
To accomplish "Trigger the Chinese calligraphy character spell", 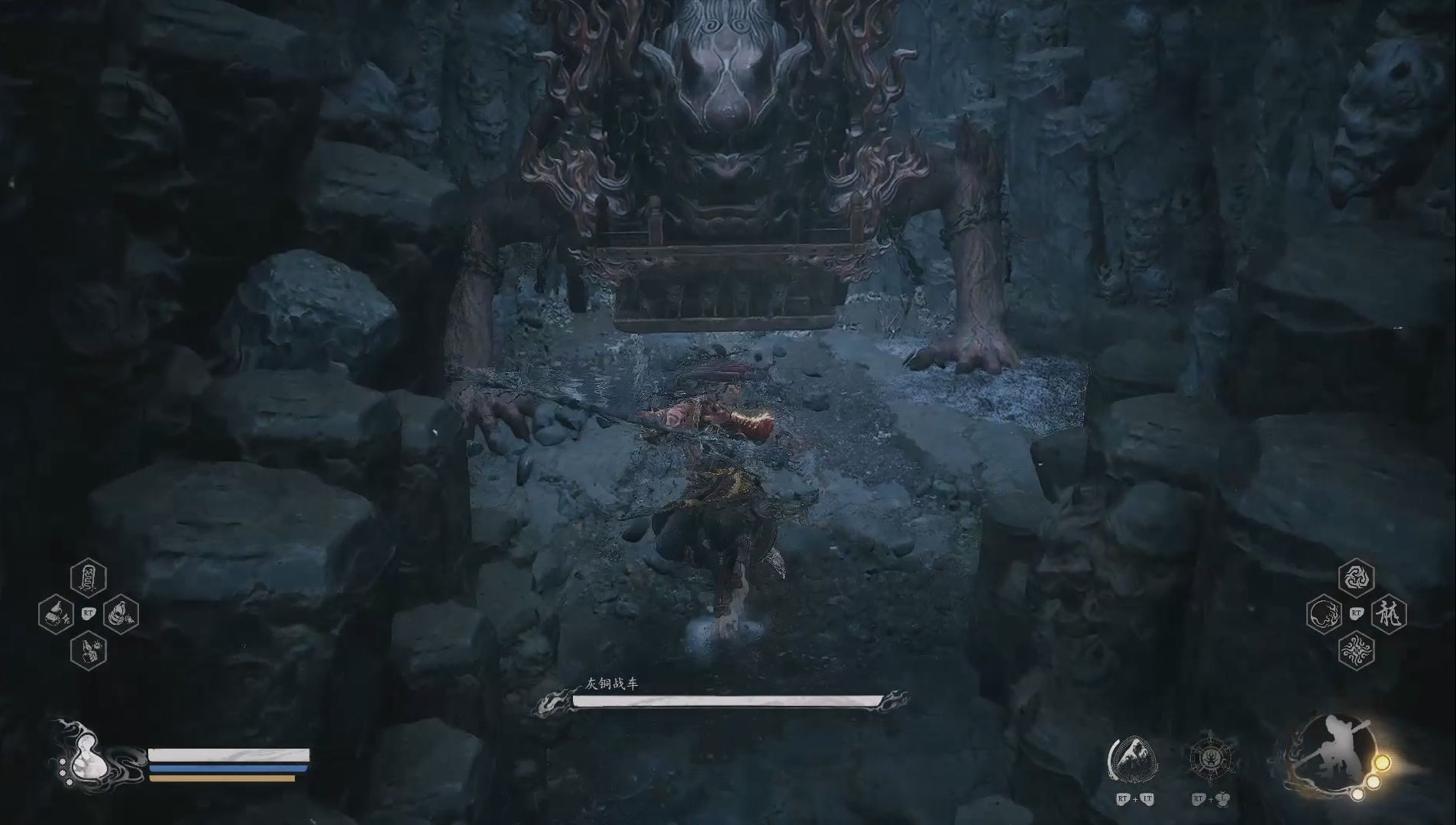I will 1388,613.
